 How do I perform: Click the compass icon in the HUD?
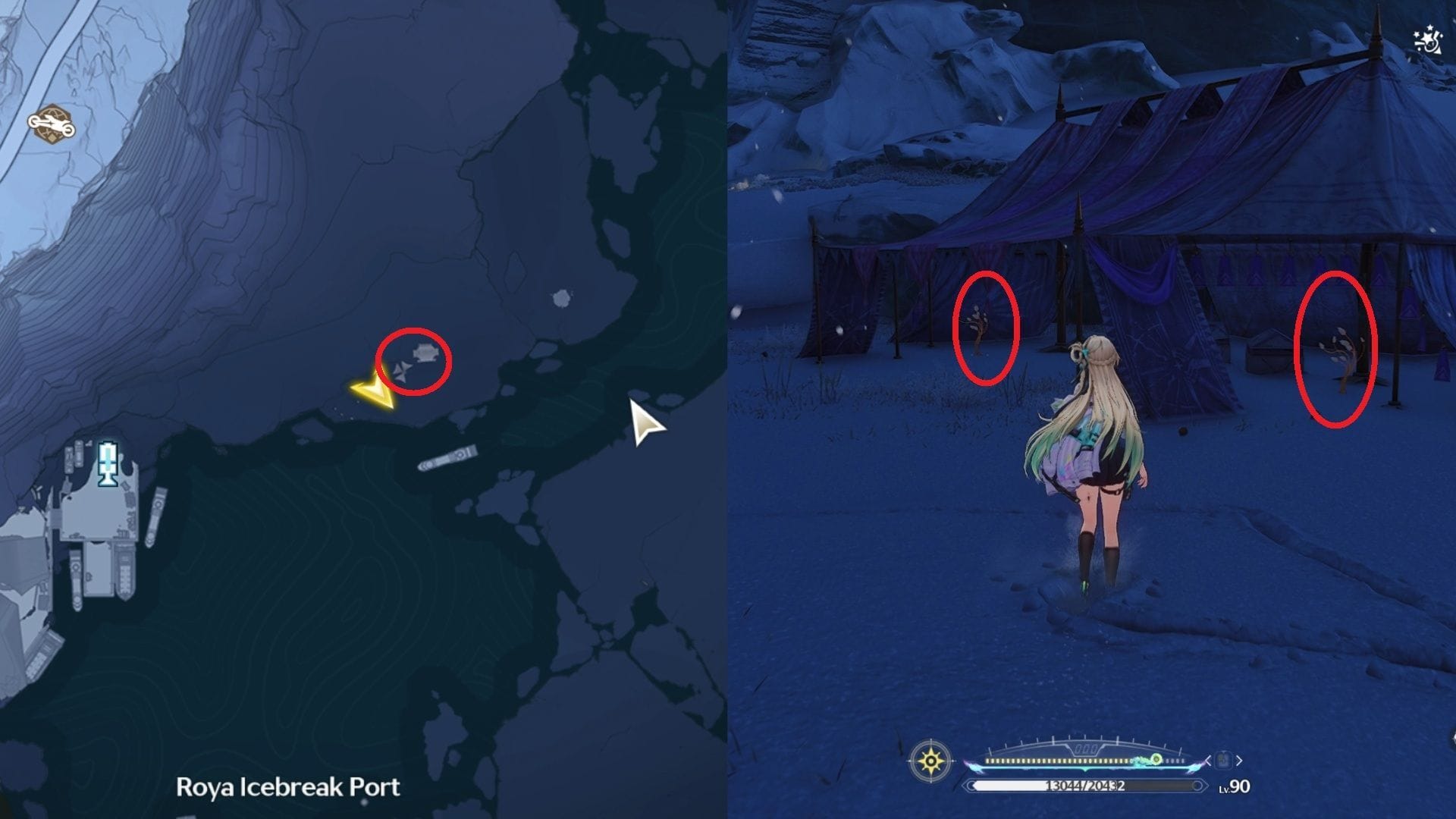[x=930, y=761]
